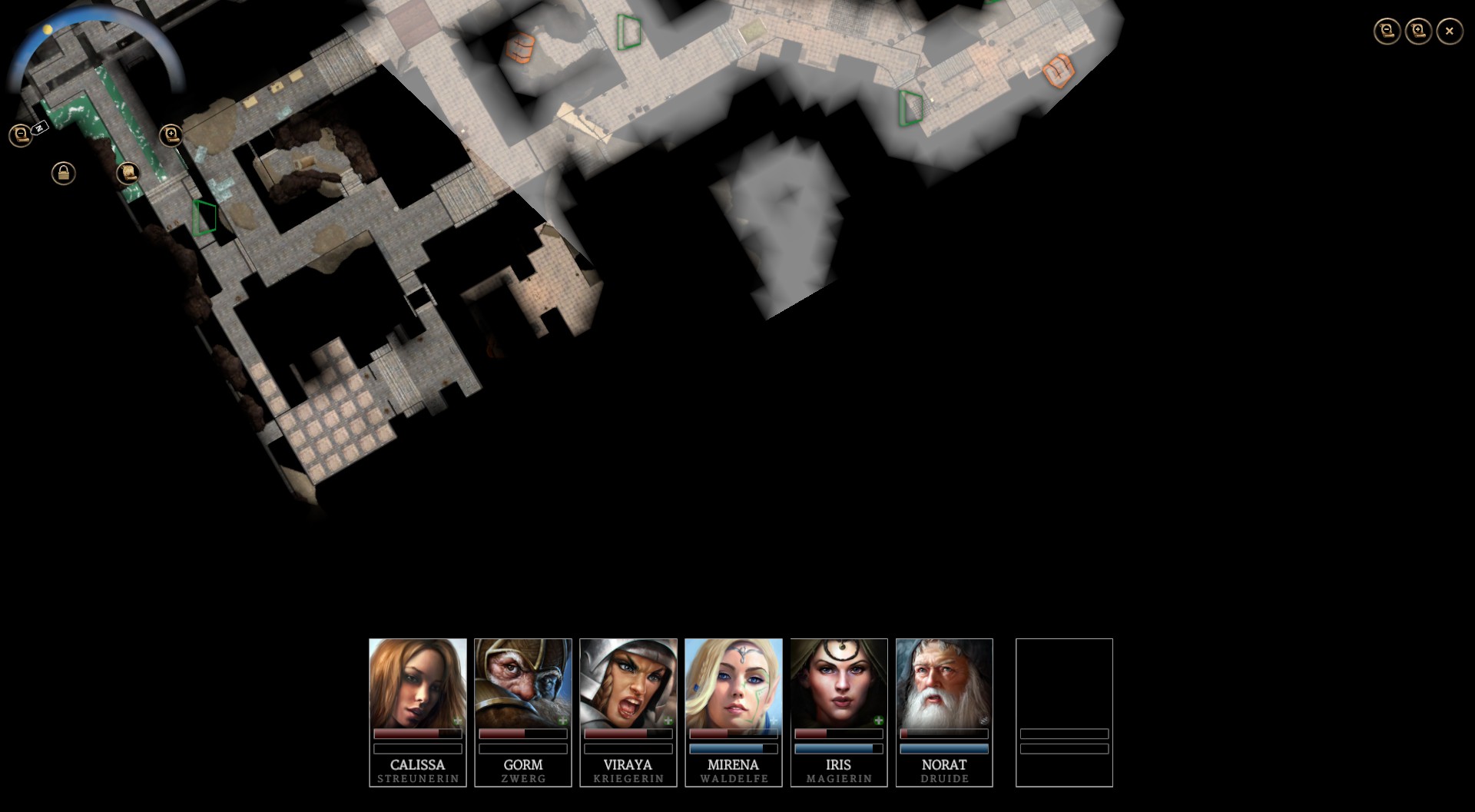Viewport: 1475px width, 812px height.
Task: Click the plus scroll button under the compass arc
Action: 171,136
